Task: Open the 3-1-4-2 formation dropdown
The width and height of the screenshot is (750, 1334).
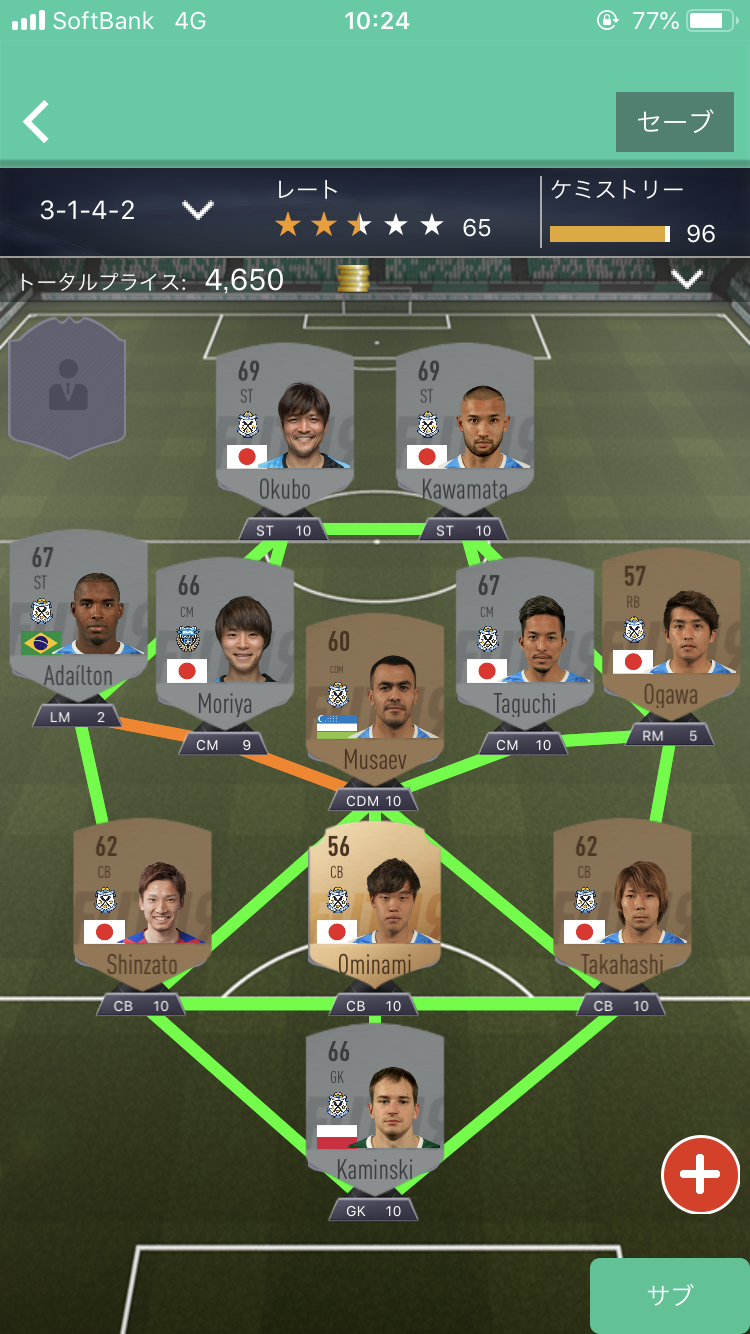Action: click(197, 210)
